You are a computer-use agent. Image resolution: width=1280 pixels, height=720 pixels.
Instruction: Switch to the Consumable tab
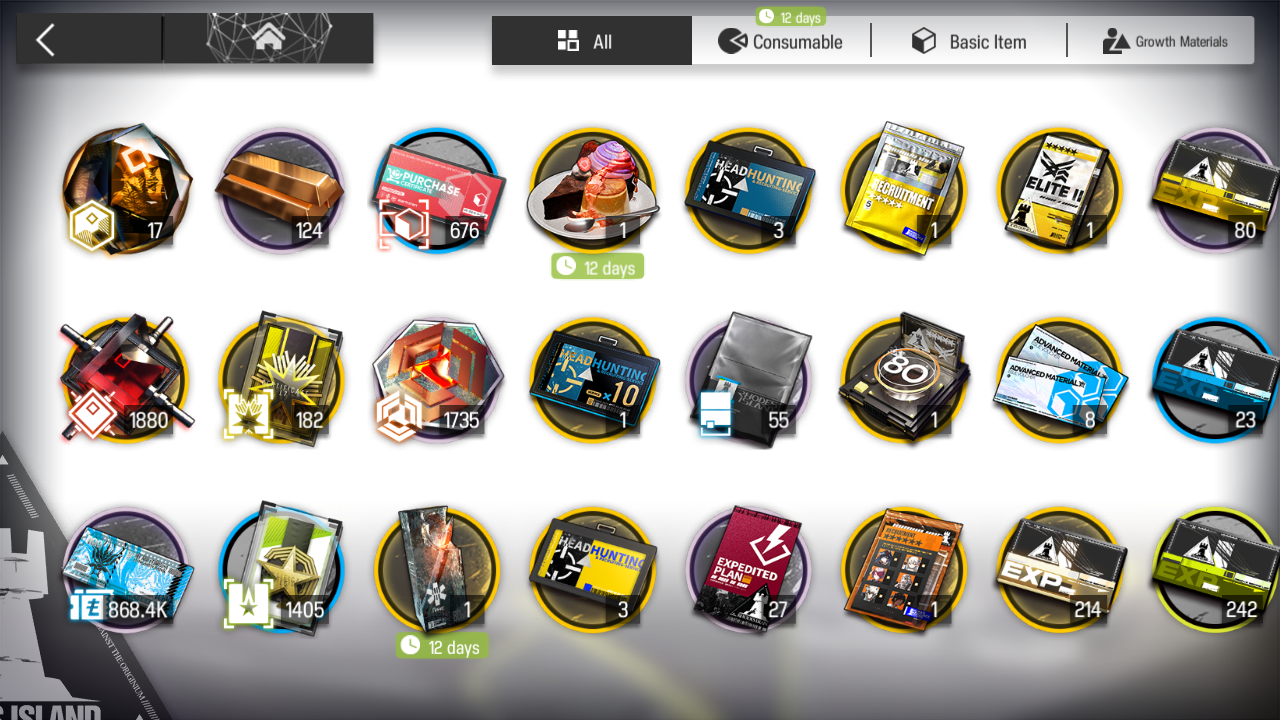coord(781,41)
